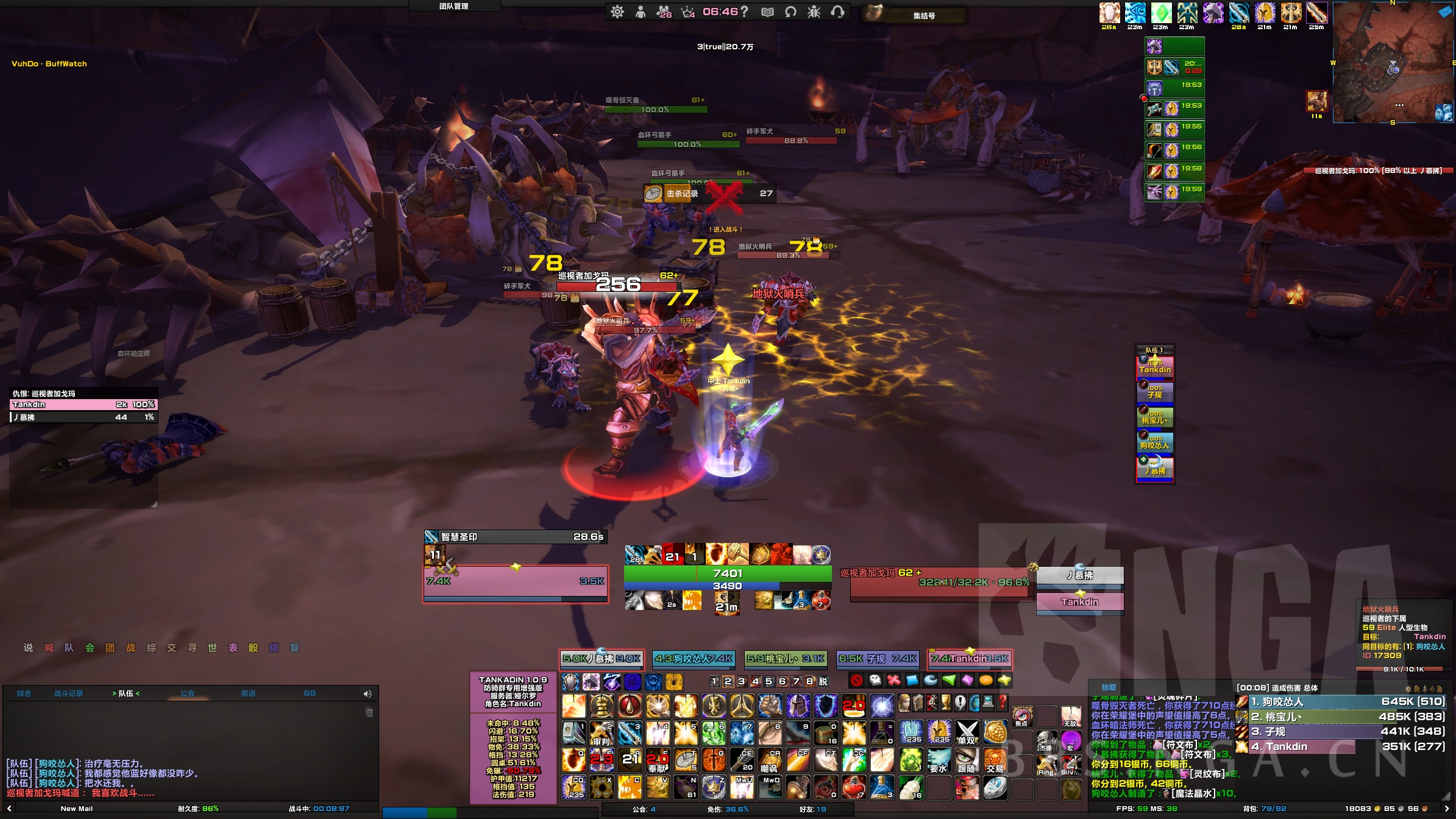
Task: Open the gear settings icon in the top bar
Action: [x=617, y=12]
